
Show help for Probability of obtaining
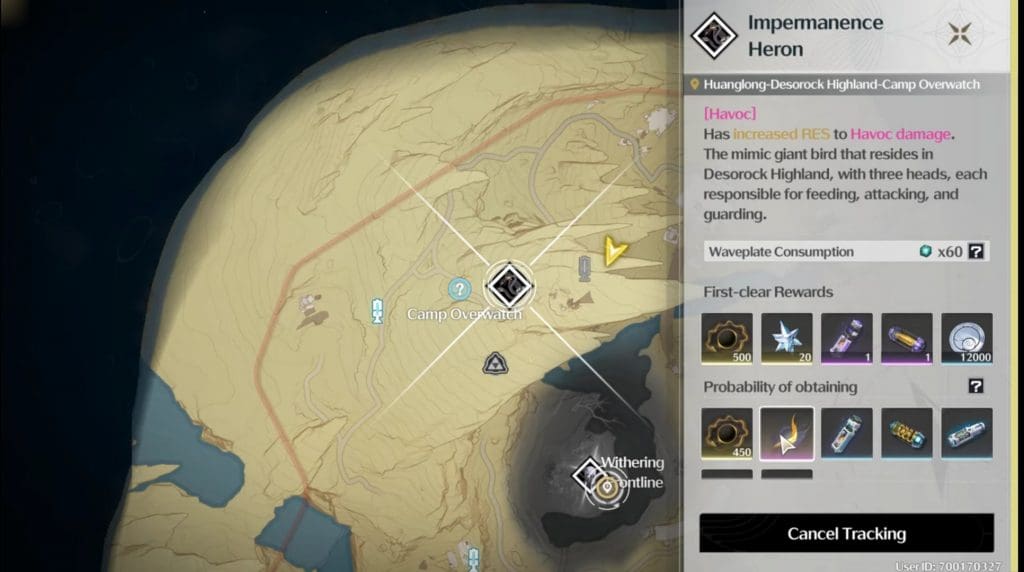976,386
